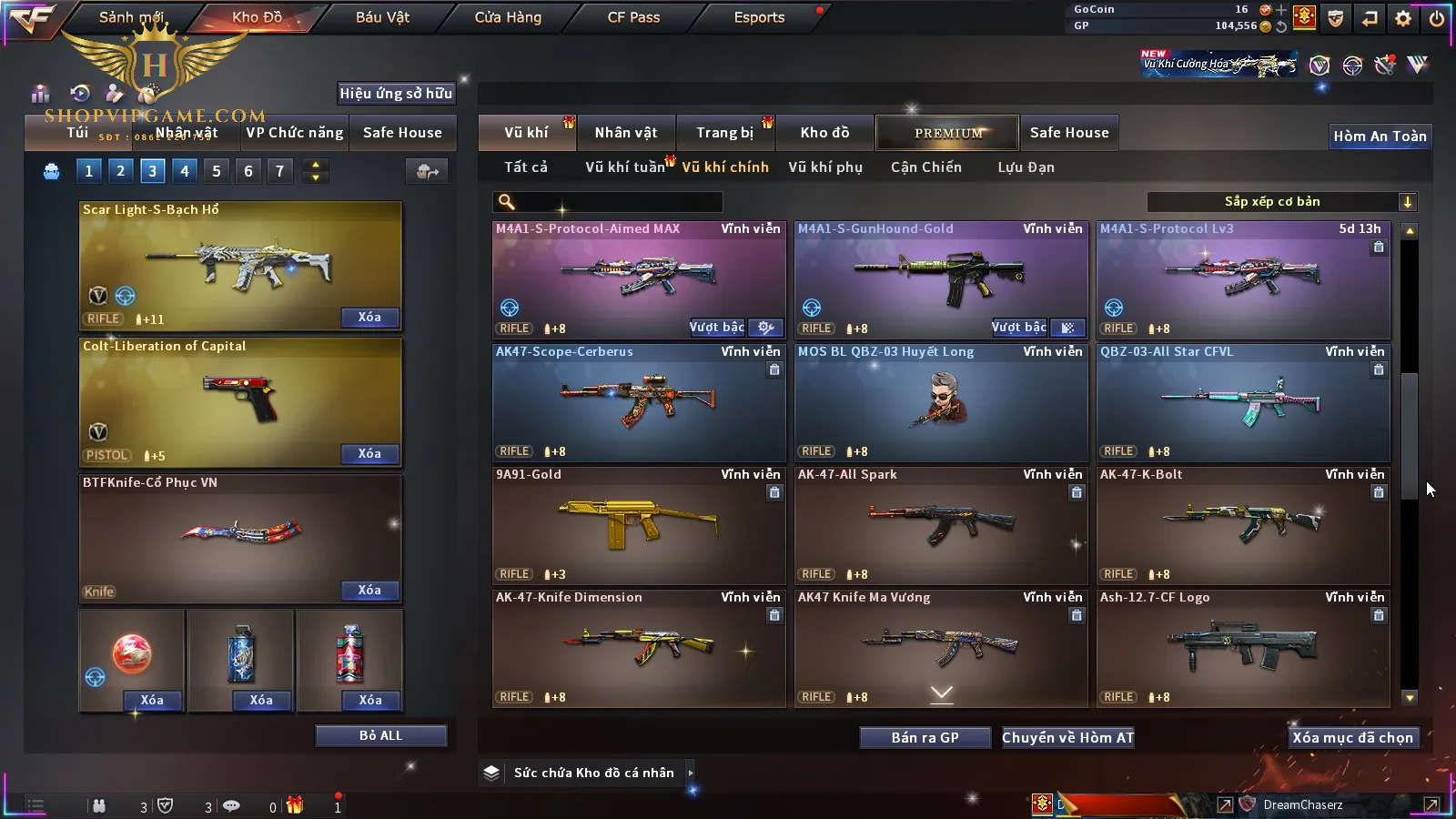1456x819 pixels.
Task: Transfer item with Chuyển về Hòm AT
Action: tap(1067, 737)
